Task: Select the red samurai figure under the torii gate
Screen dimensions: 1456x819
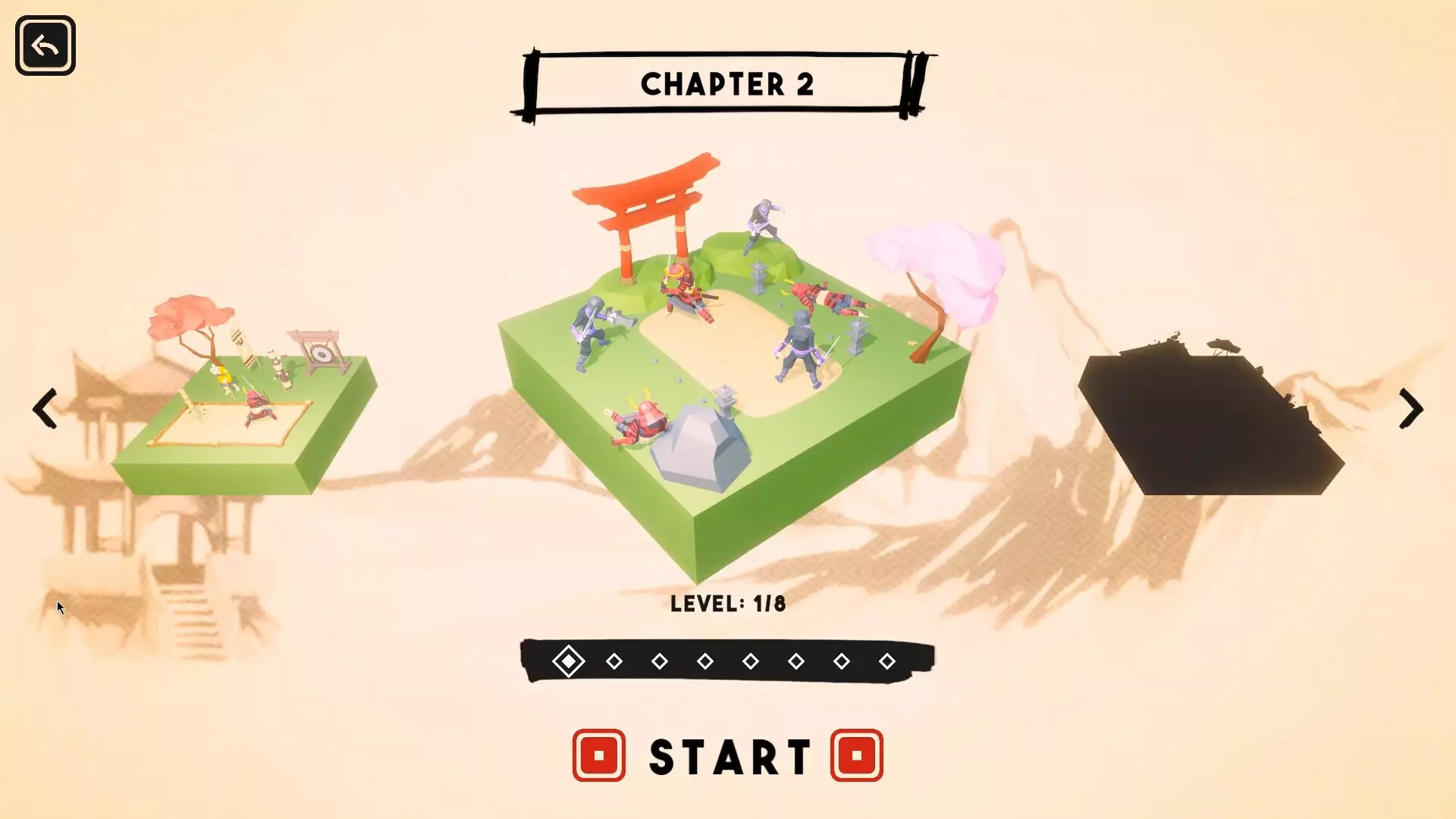Action: [x=682, y=292]
